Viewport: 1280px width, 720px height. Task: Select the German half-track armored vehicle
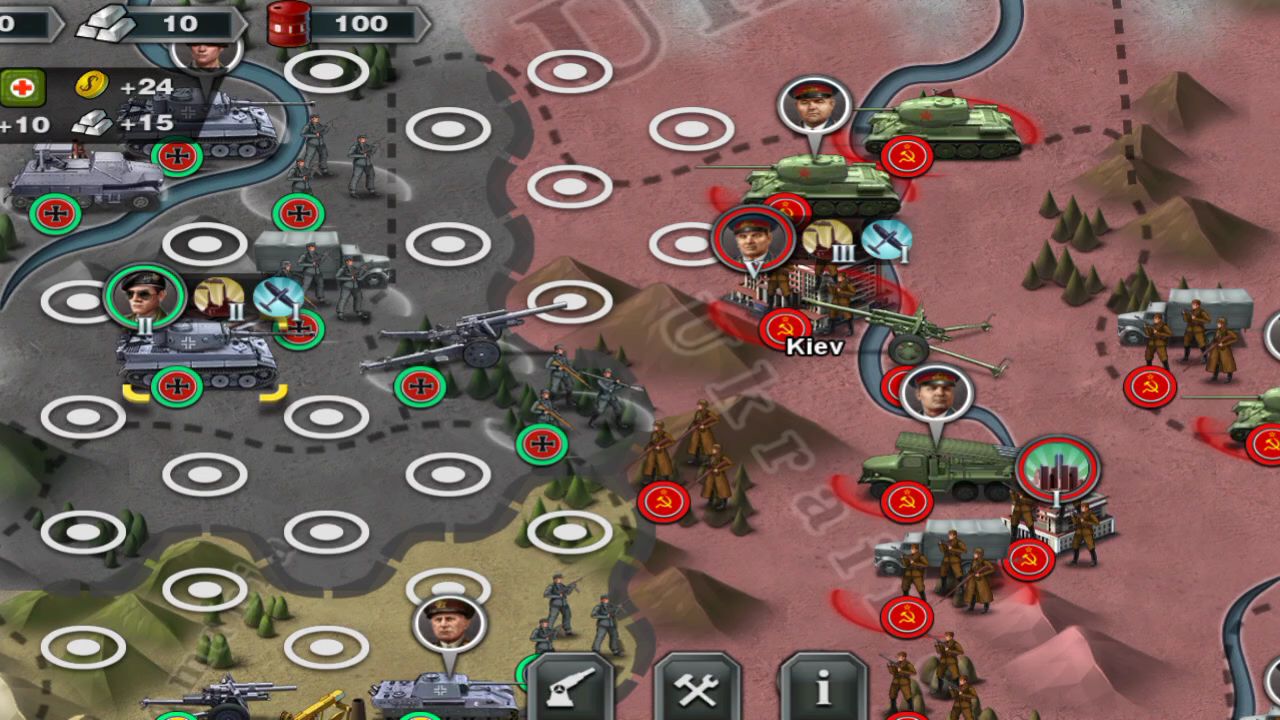tap(85, 180)
